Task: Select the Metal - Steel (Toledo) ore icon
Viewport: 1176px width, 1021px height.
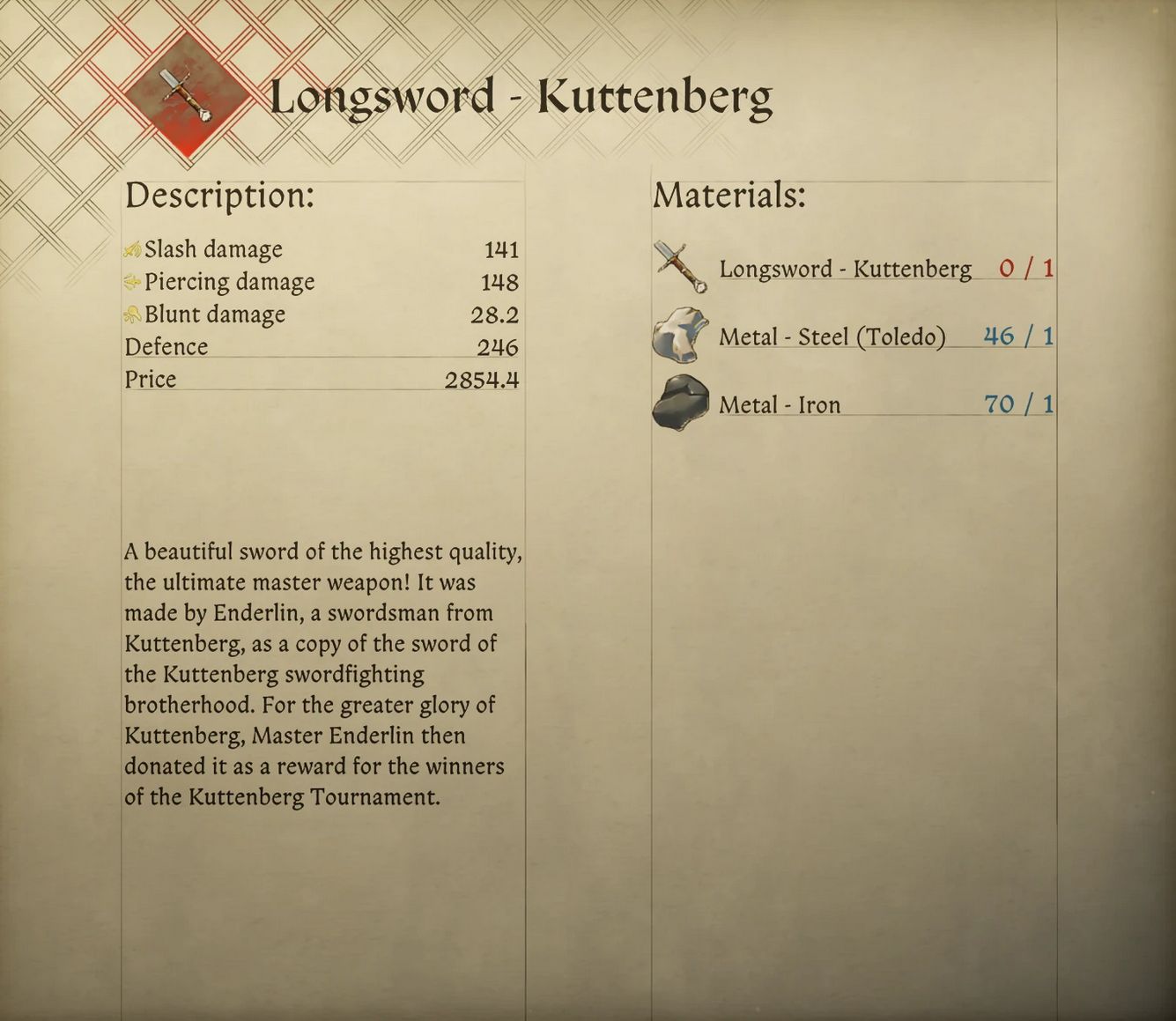Action: tap(678, 335)
